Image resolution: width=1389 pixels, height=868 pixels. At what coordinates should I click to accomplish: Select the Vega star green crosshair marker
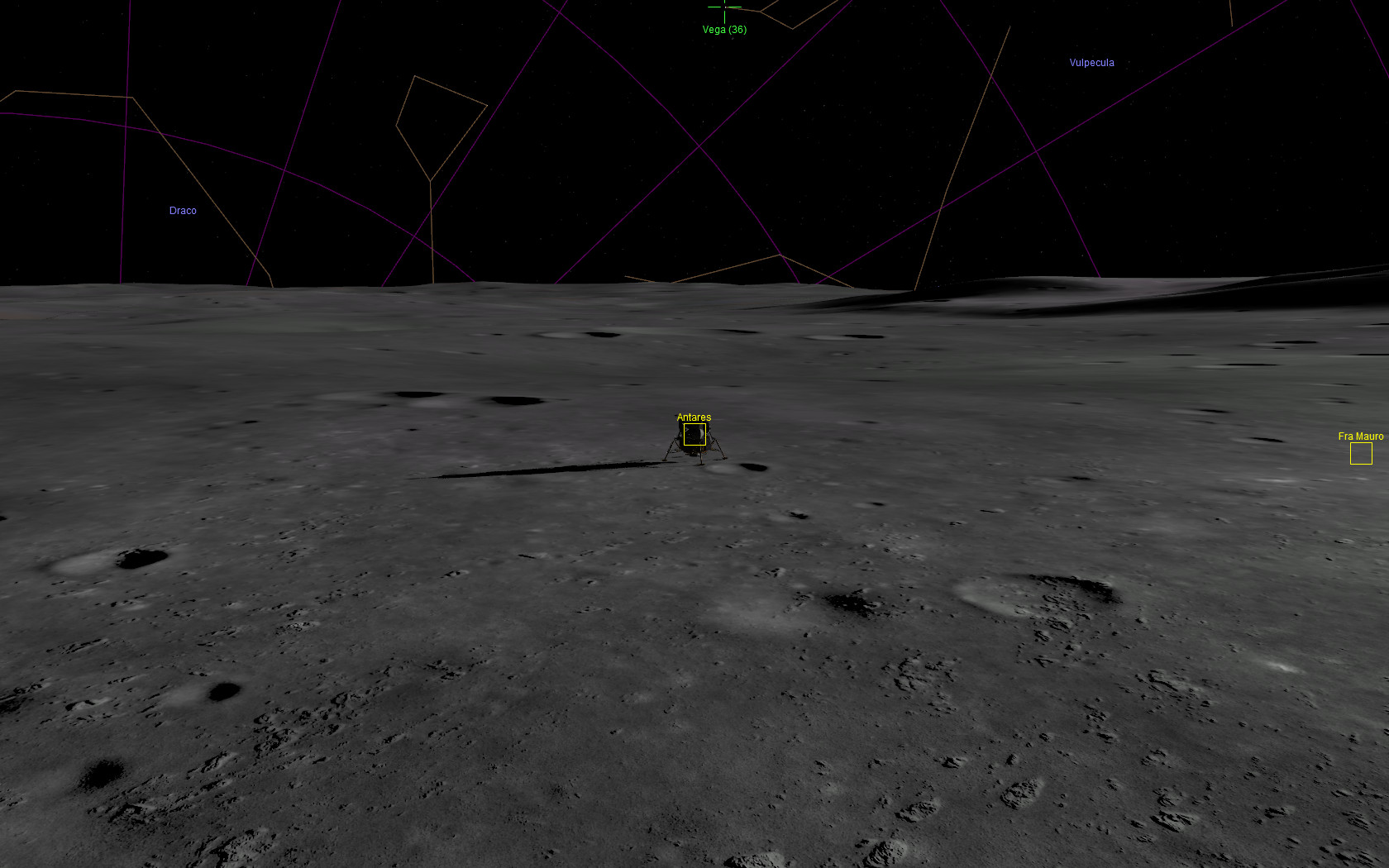click(x=724, y=7)
